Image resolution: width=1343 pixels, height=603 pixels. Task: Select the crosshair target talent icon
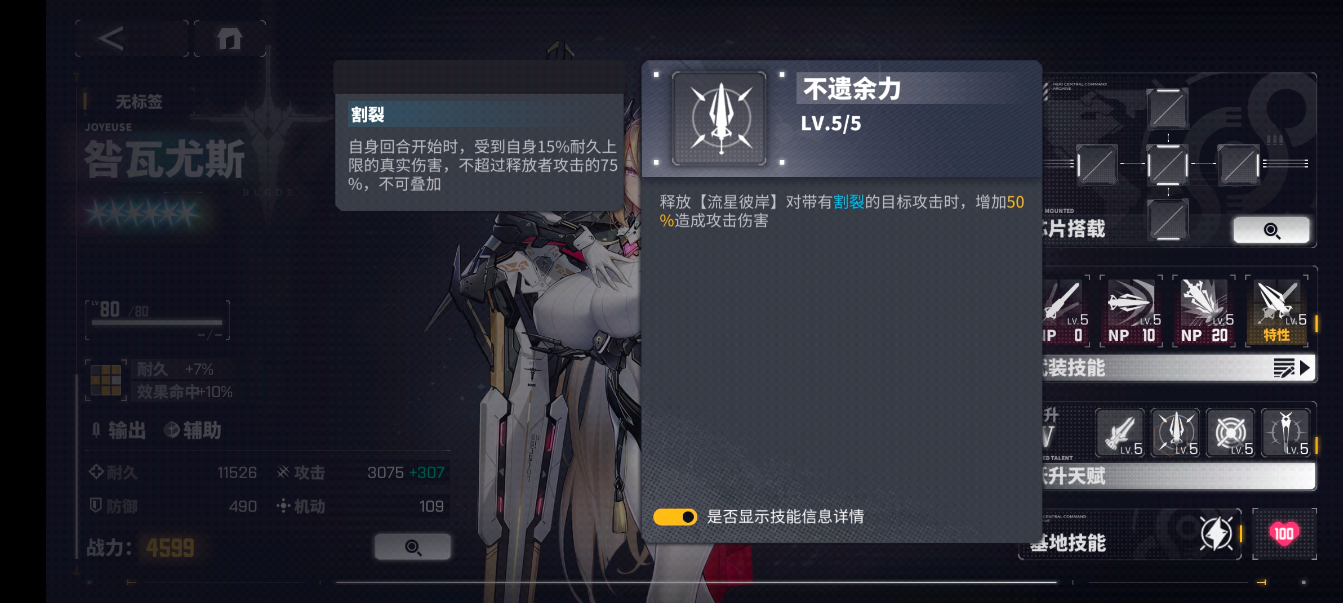1230,433
